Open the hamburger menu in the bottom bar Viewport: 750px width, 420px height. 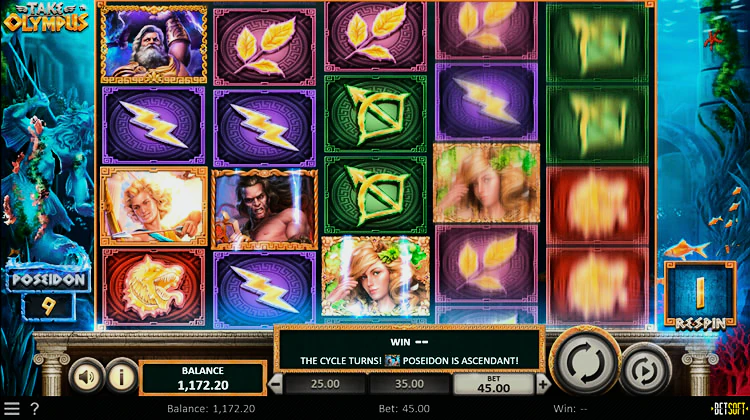coord(12,409)
